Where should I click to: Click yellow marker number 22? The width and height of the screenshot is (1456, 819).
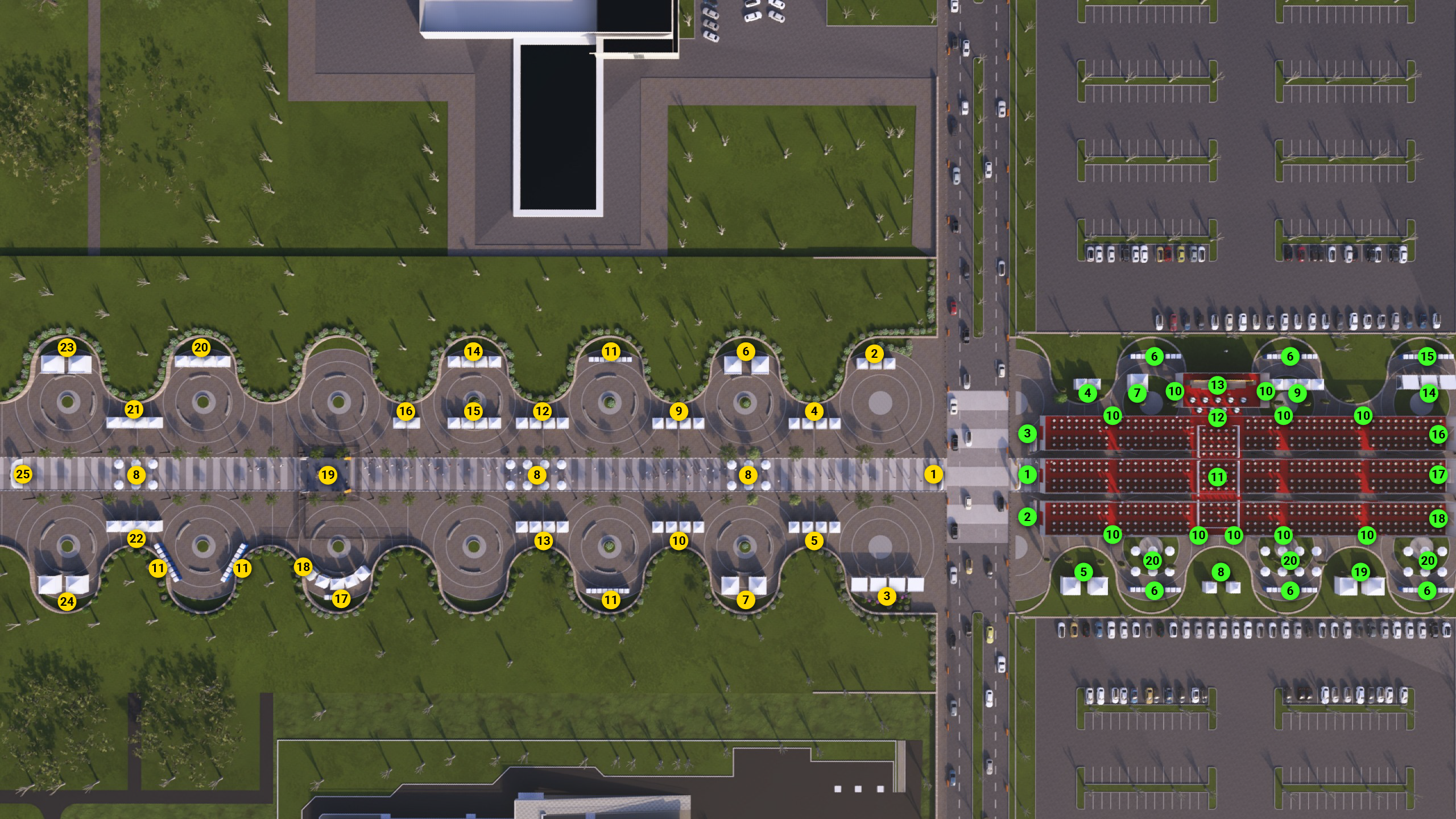point(136,539)
